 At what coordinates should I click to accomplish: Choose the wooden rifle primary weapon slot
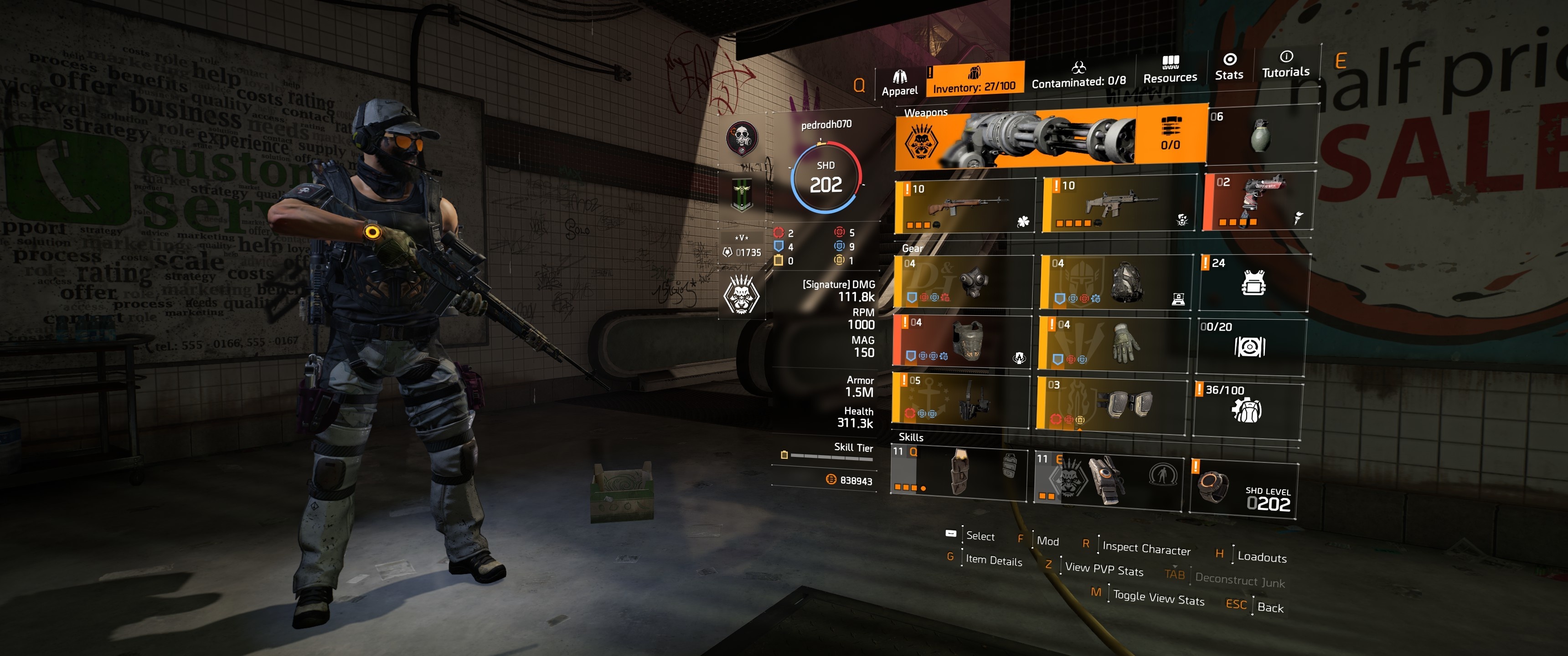tap(965, 206)
